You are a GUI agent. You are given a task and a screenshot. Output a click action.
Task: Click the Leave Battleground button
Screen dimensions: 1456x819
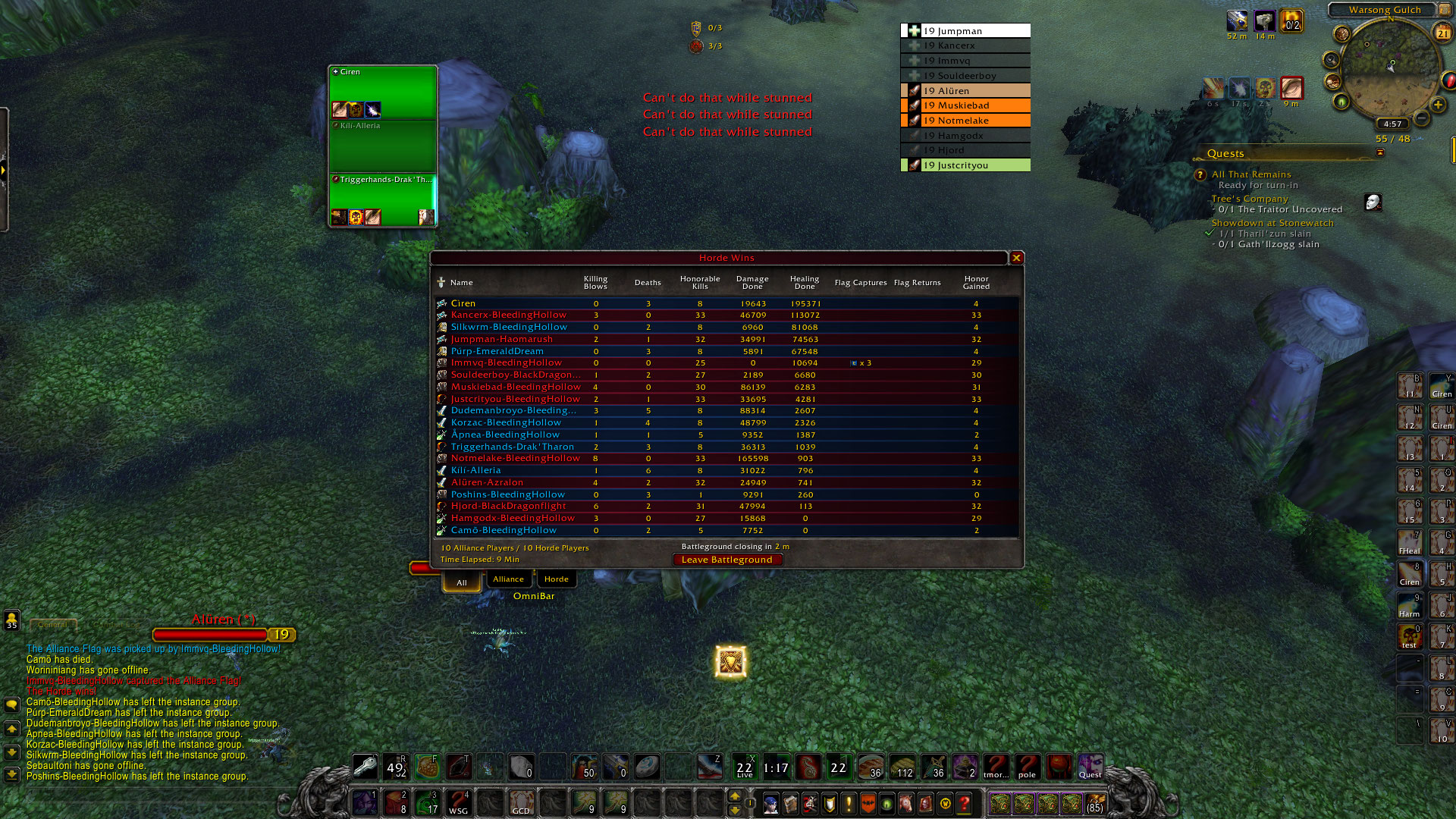(x=726, y=560)
